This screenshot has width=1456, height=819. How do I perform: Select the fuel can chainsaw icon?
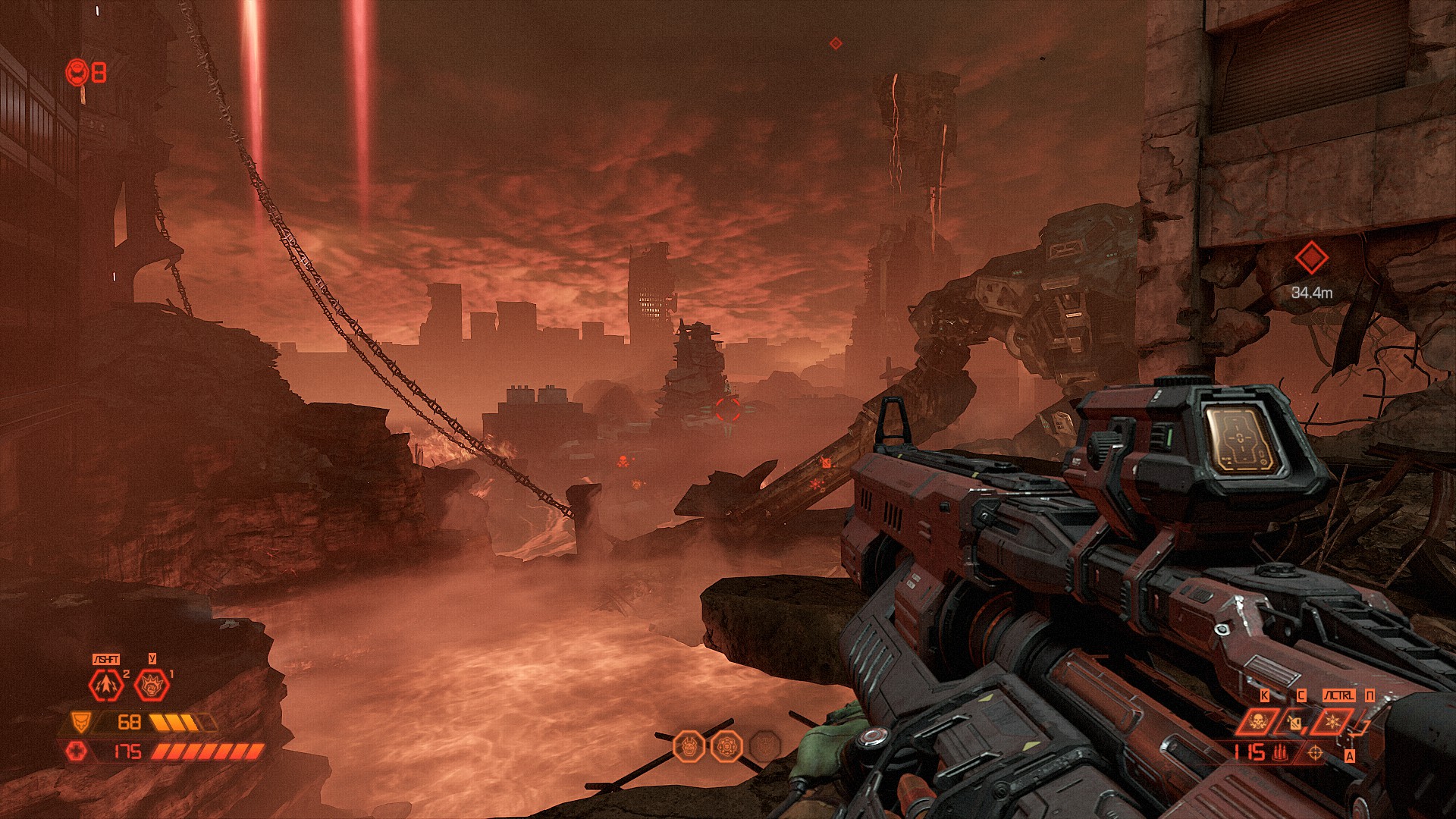coord(1295,721)
